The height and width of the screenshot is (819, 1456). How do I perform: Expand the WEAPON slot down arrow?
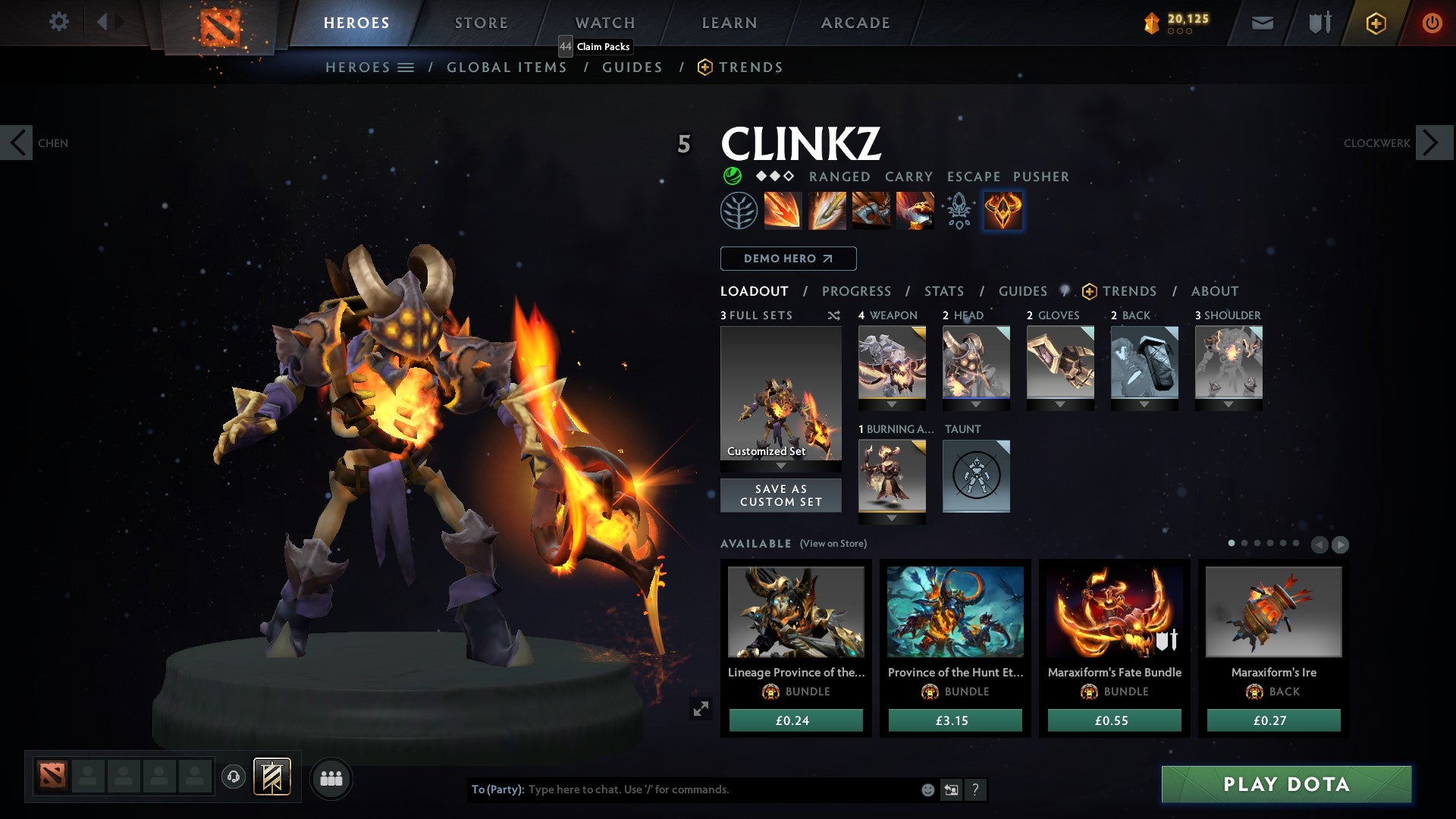[x=892, y=404]
